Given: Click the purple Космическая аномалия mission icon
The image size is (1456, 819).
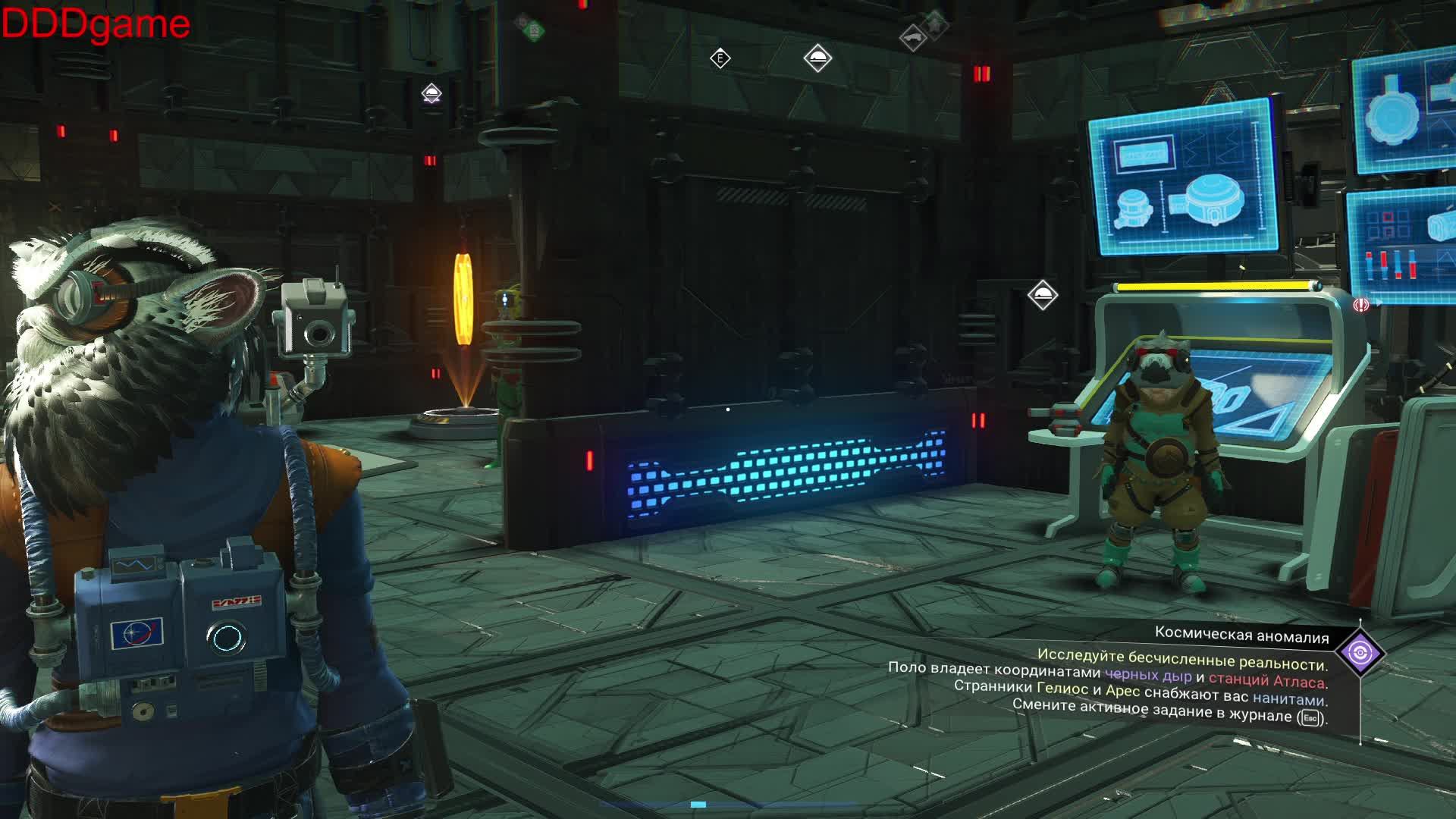Looking at the screenshot, I should click(1360, 652).
